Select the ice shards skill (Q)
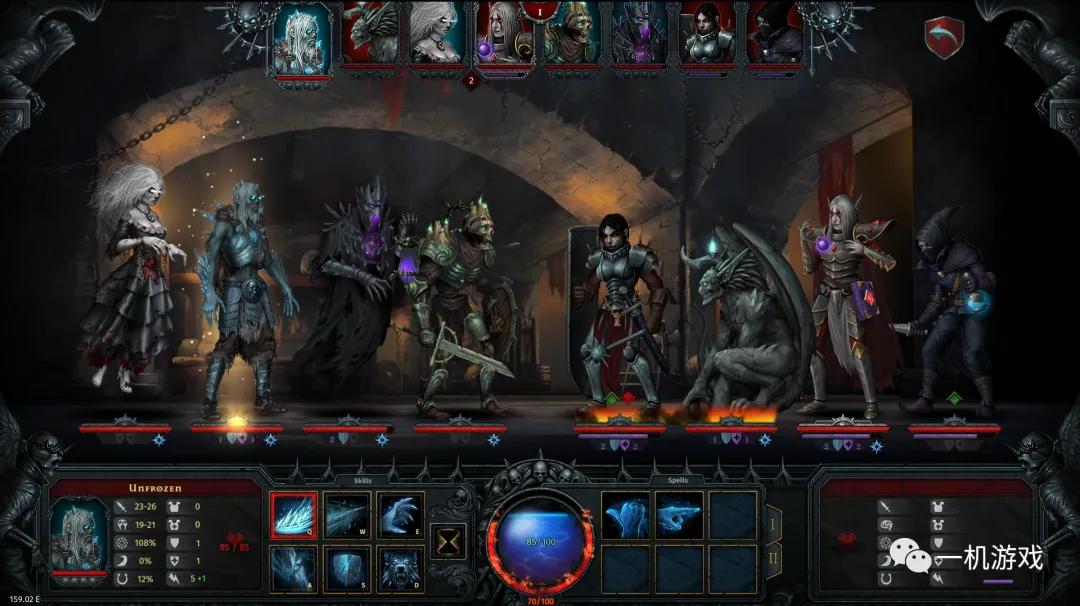 (x=294, y=516)
